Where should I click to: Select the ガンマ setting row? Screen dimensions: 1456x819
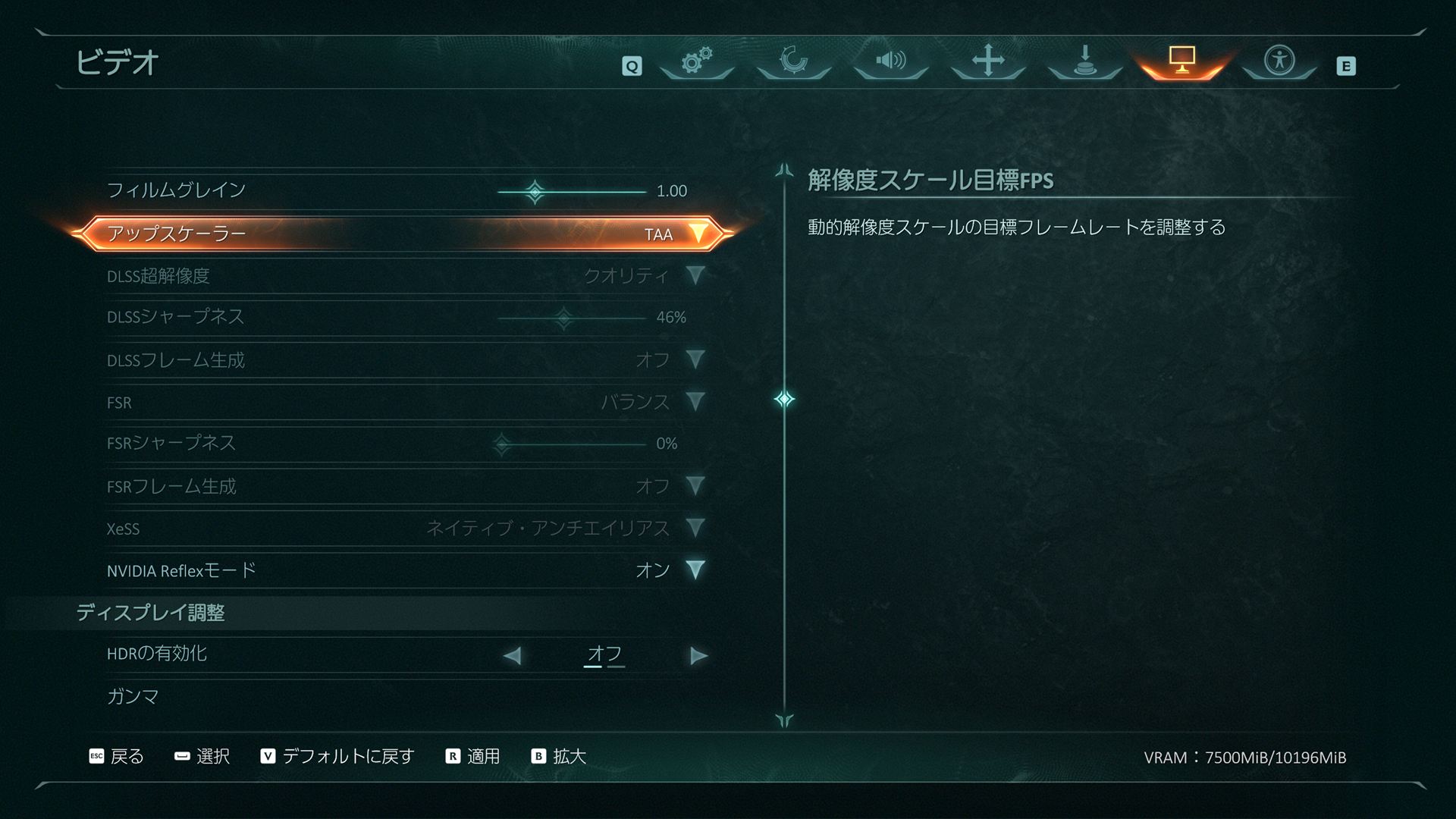point(133,695)
